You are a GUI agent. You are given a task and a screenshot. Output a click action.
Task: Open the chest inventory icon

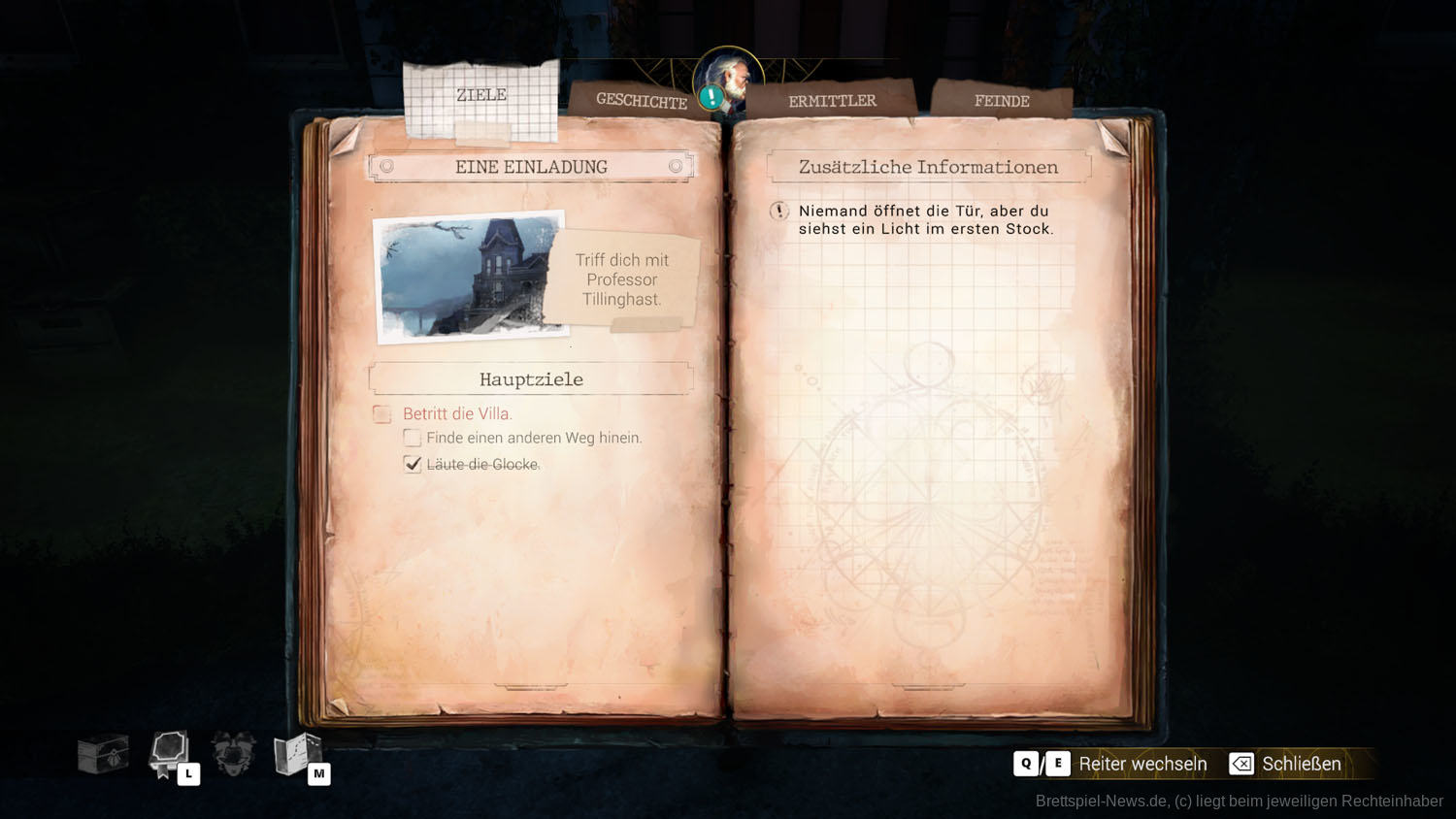tap(103, 754)
